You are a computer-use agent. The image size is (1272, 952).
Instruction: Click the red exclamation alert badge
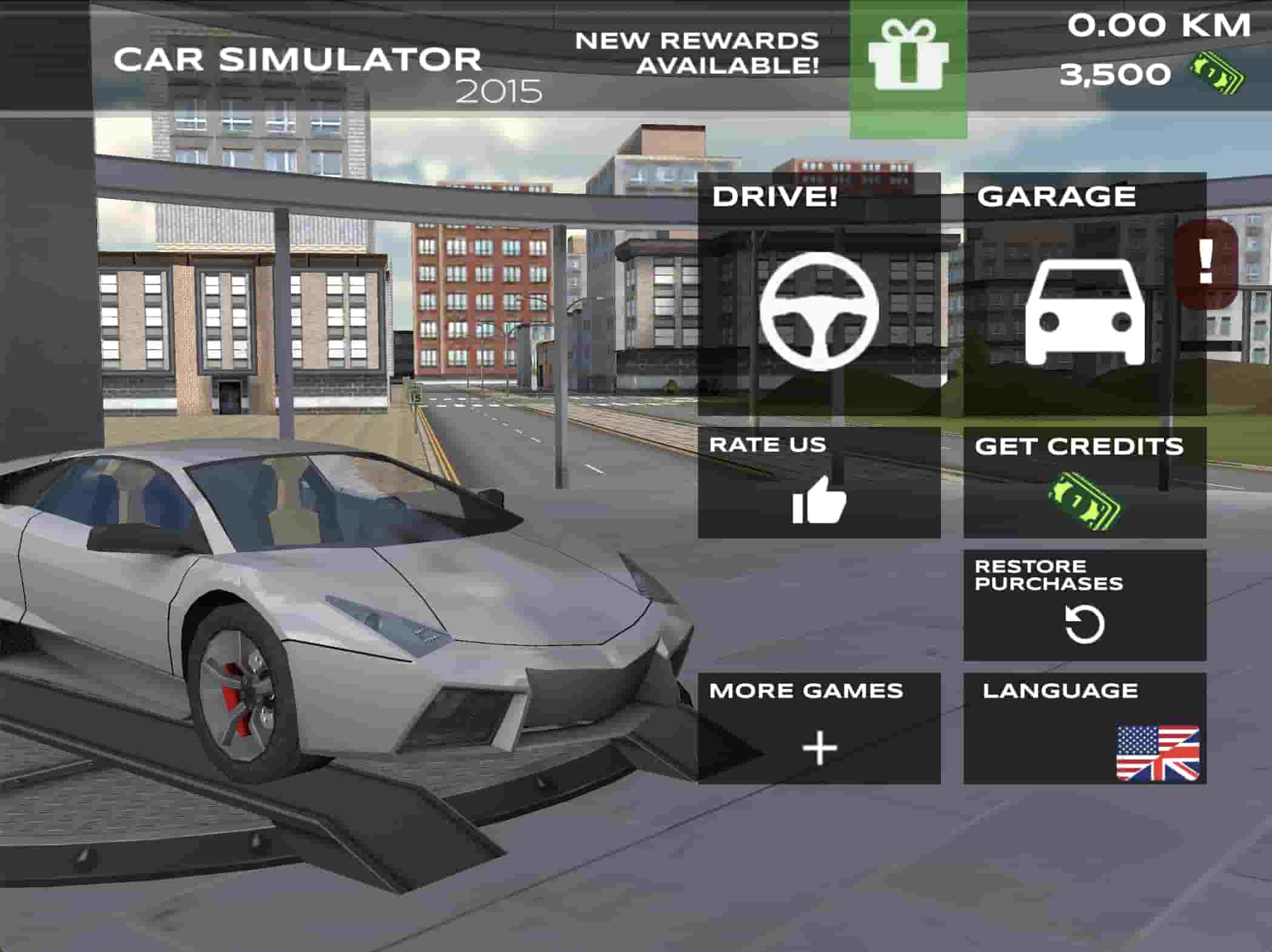(x=1206, y=262)
